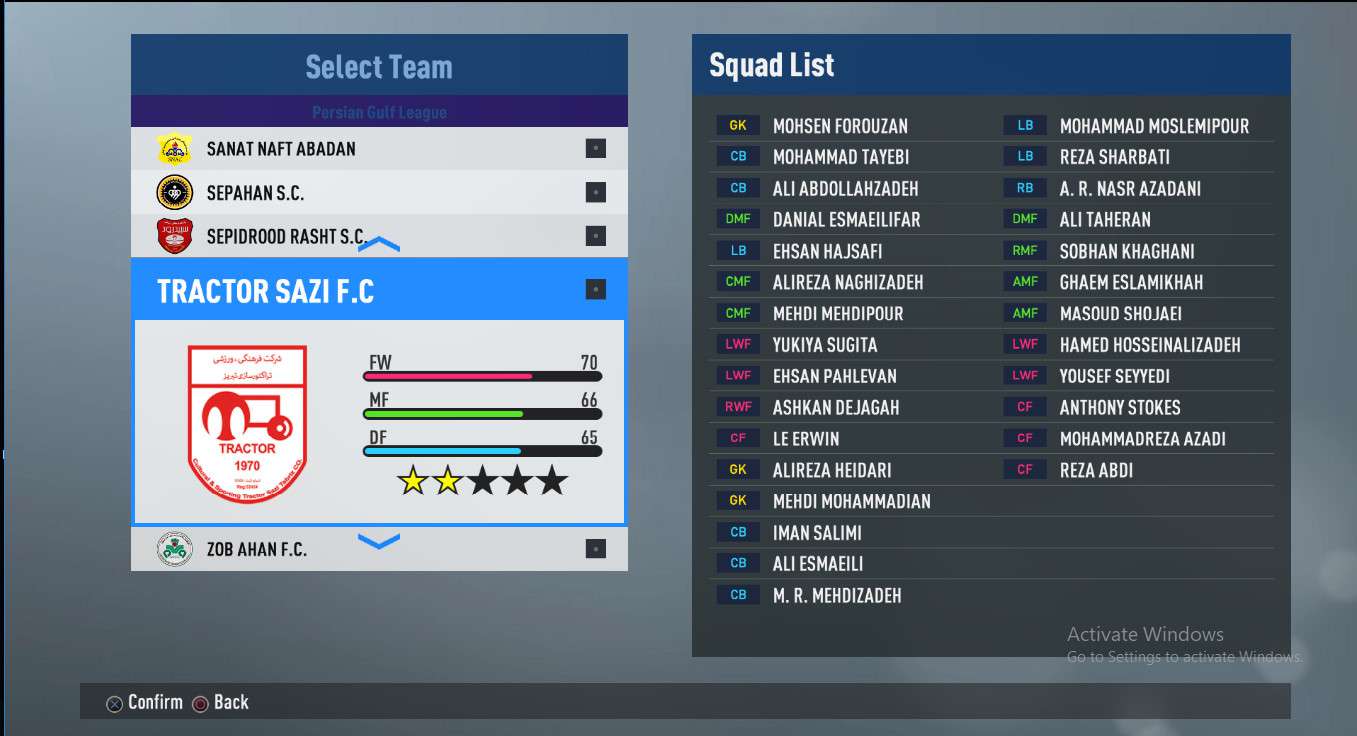Pick Sepidrood Rasht S.C. team
This screenshot has width=1357, height=736.
pyautogui.click(x=286, y=237)
